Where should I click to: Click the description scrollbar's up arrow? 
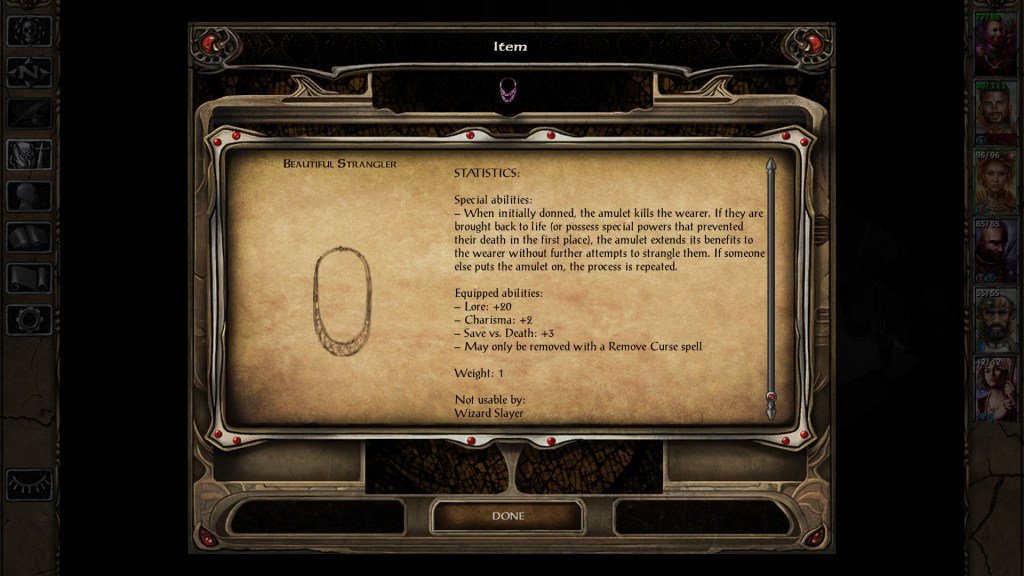pos(771,165)
